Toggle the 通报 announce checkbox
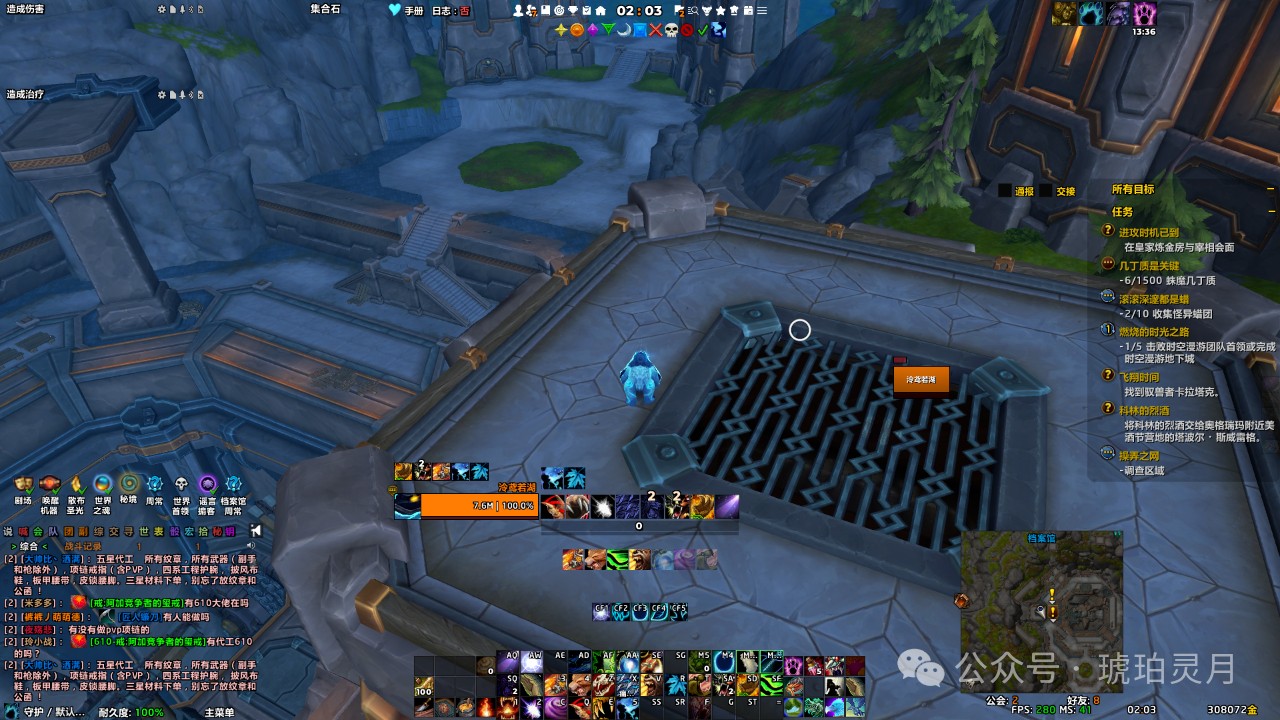Image resolution: width=1280 pixels, height=720 pixels. 1004,190
